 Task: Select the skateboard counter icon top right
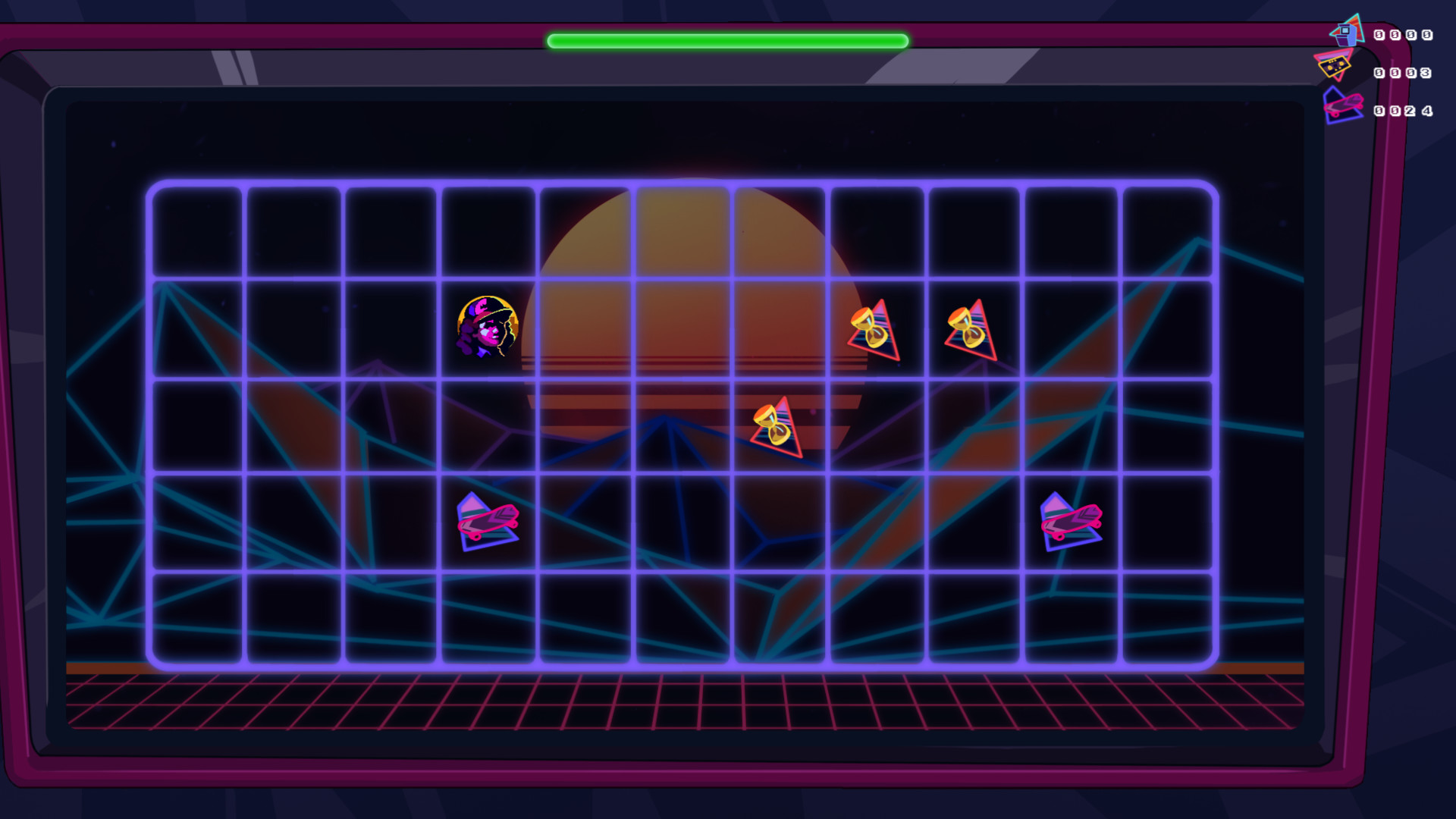(1342, 104)
